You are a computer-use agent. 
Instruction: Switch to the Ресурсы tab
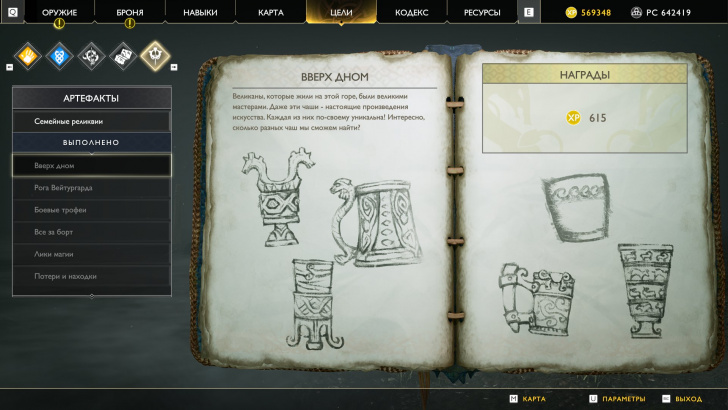point(481,12)
